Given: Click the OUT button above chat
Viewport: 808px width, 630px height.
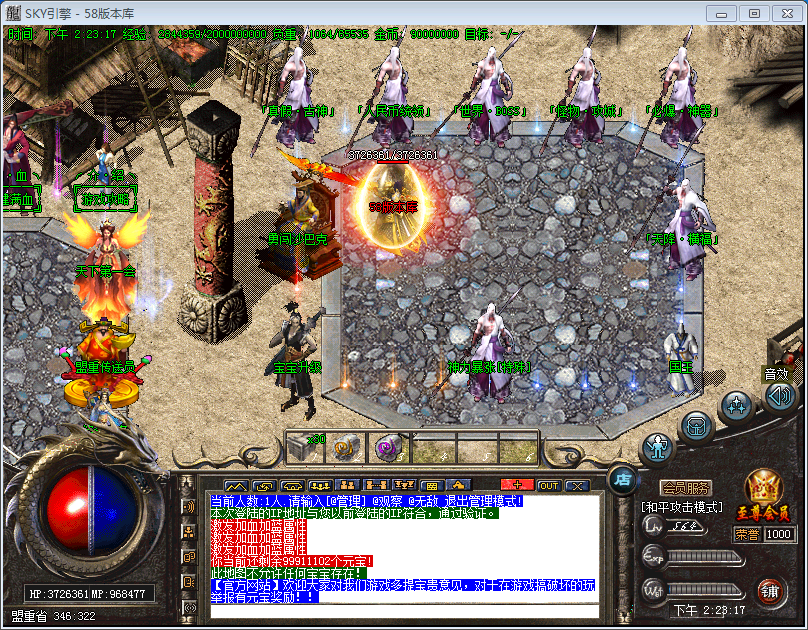Looking at the screenshot, I should (x=548, y=486).
